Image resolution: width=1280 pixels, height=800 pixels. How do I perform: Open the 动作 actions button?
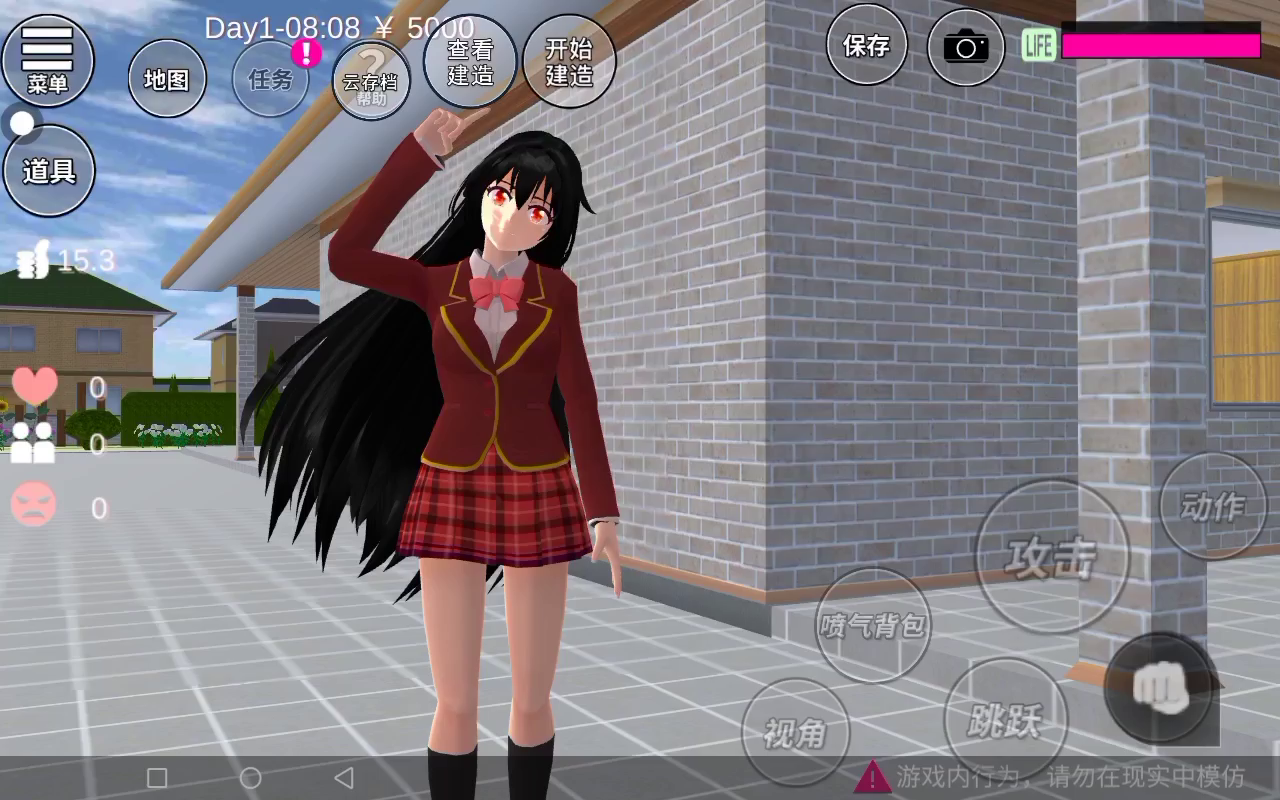pos(1213,506)
